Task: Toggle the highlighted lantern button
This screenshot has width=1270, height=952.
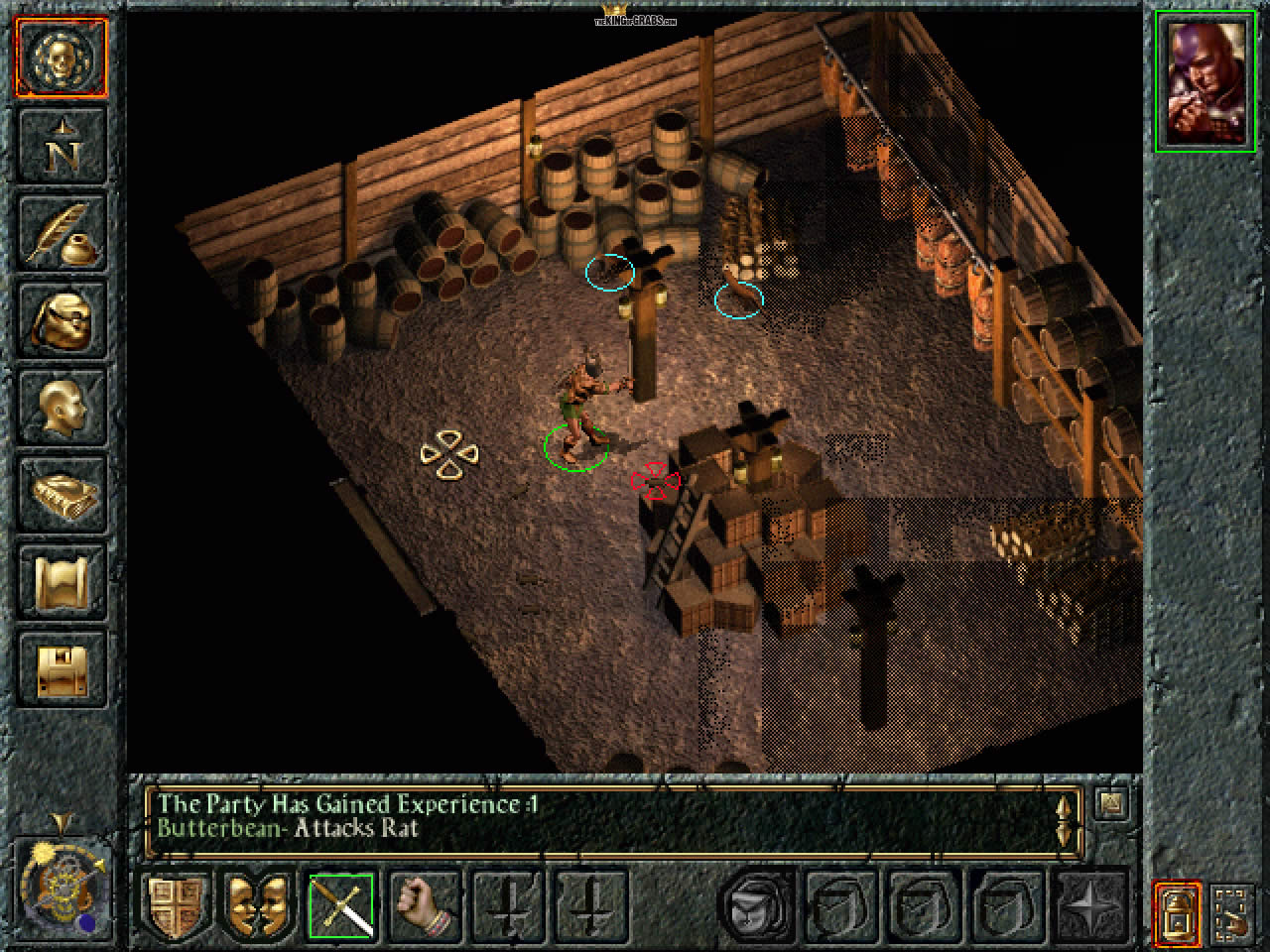Action: pyautogui.click(x=1177, y=912)
